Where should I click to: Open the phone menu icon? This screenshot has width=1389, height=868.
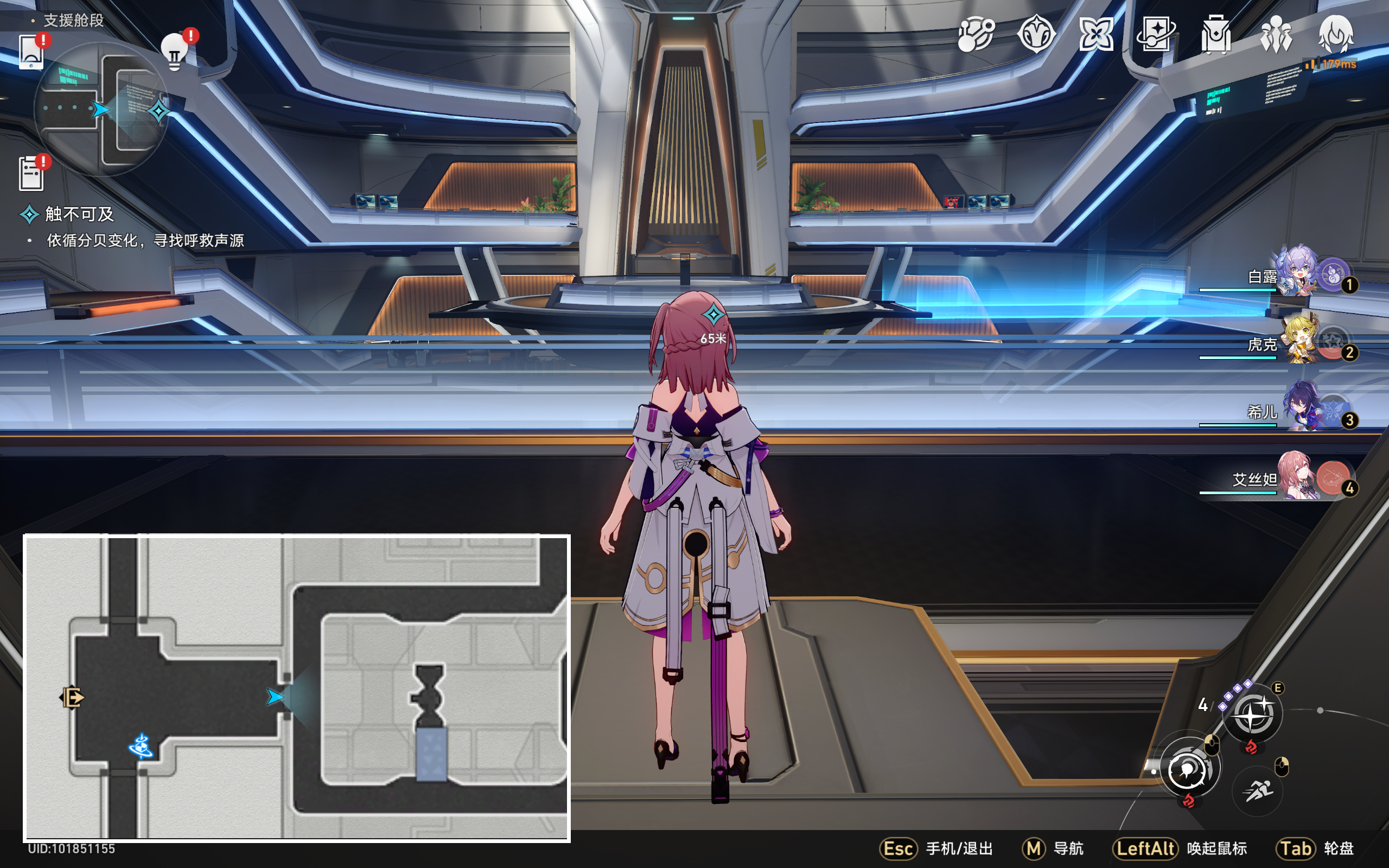coord(31,52)
